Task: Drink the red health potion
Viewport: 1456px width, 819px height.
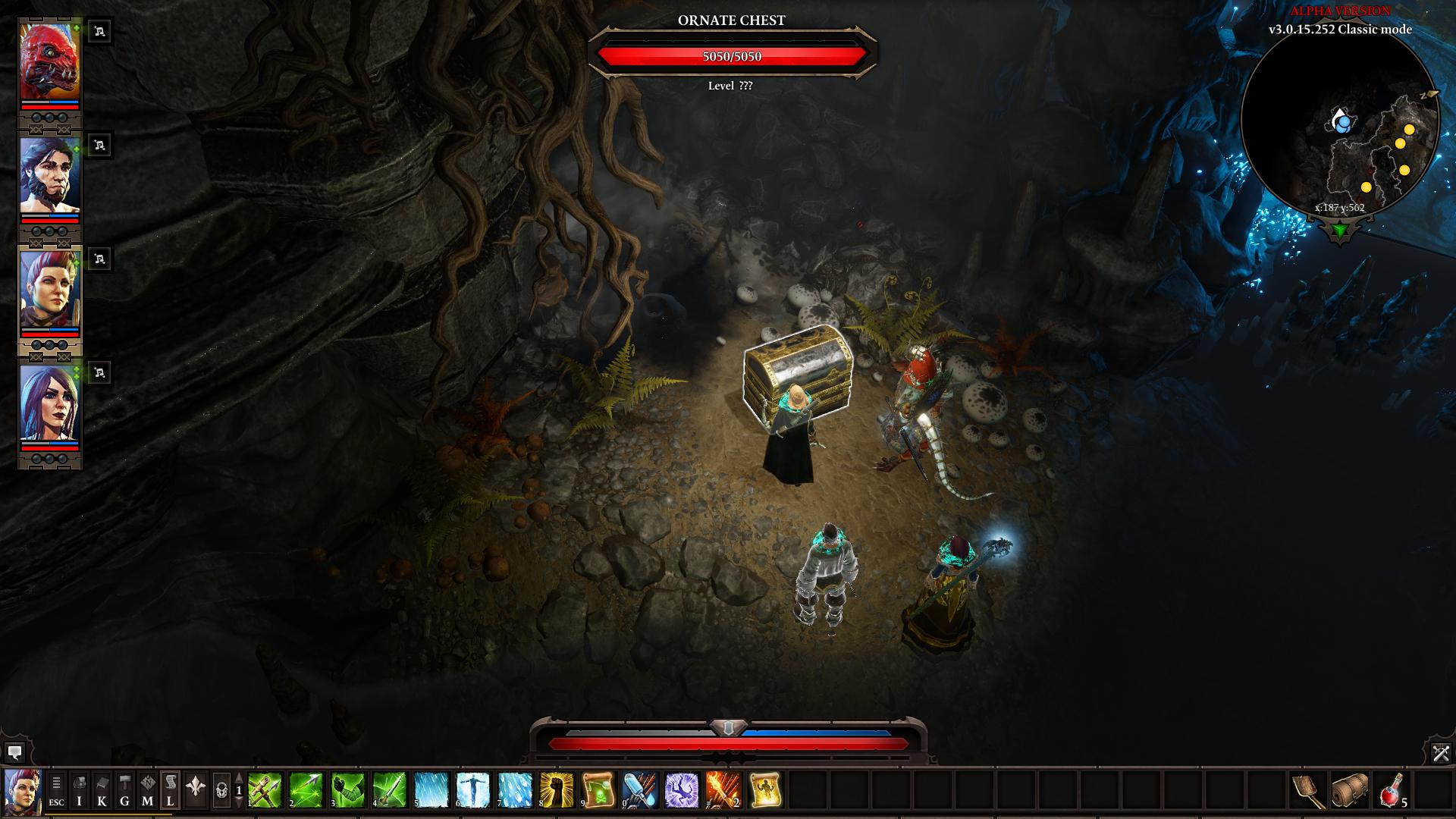Action: coord(1392,790)
